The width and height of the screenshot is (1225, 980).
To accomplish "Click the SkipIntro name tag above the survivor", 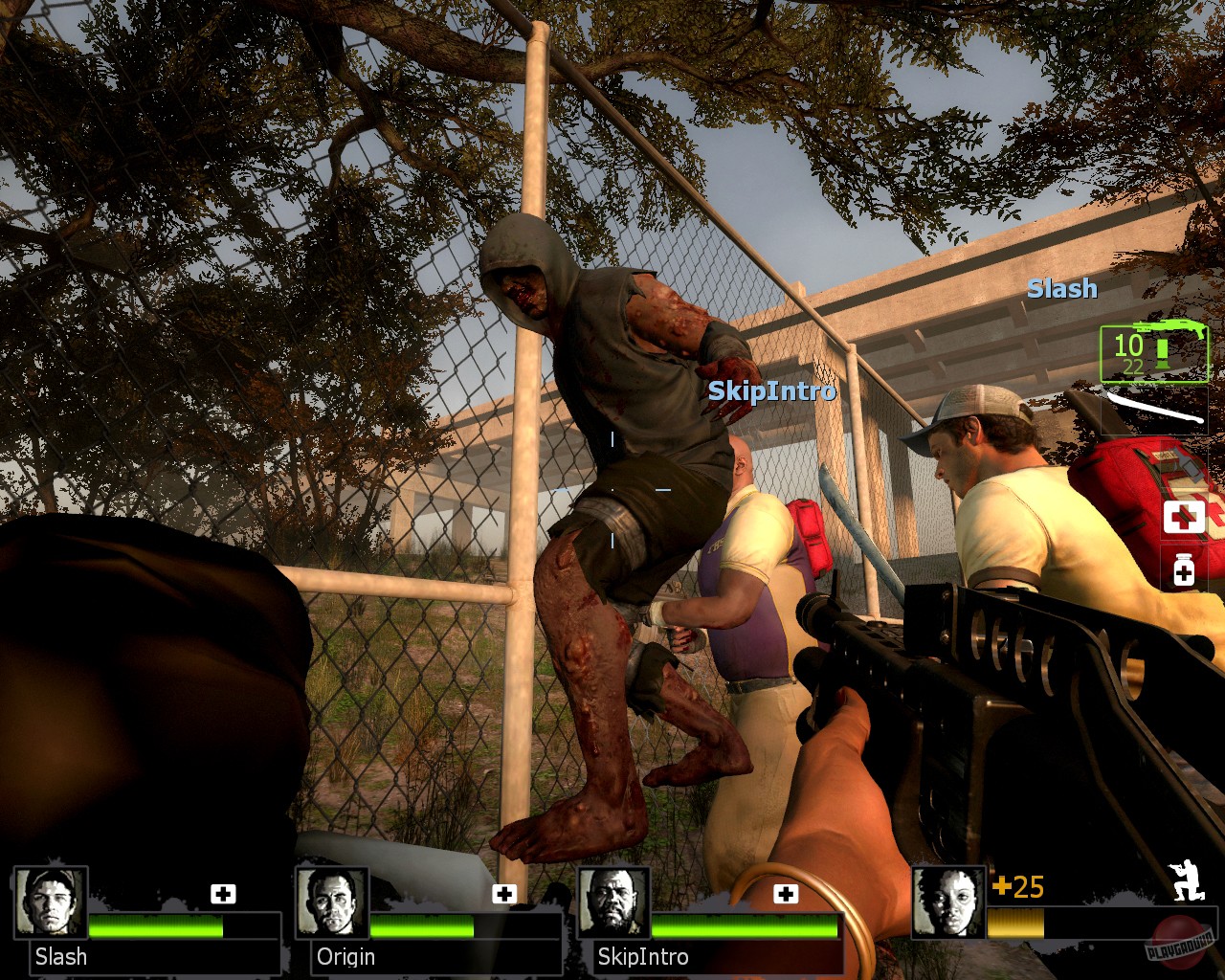I will point(773,390).
